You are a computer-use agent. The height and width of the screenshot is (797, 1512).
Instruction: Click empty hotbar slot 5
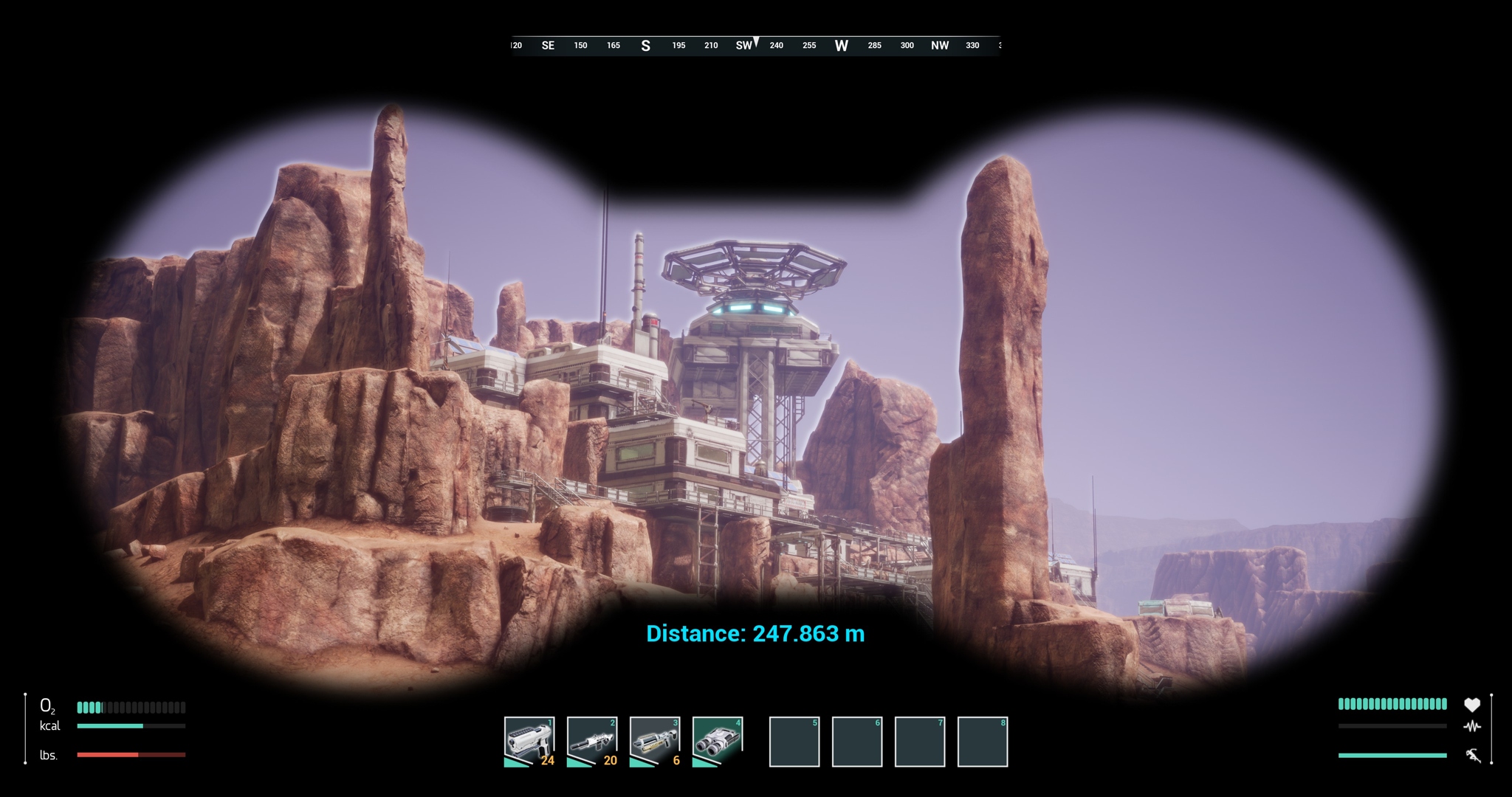794,742
